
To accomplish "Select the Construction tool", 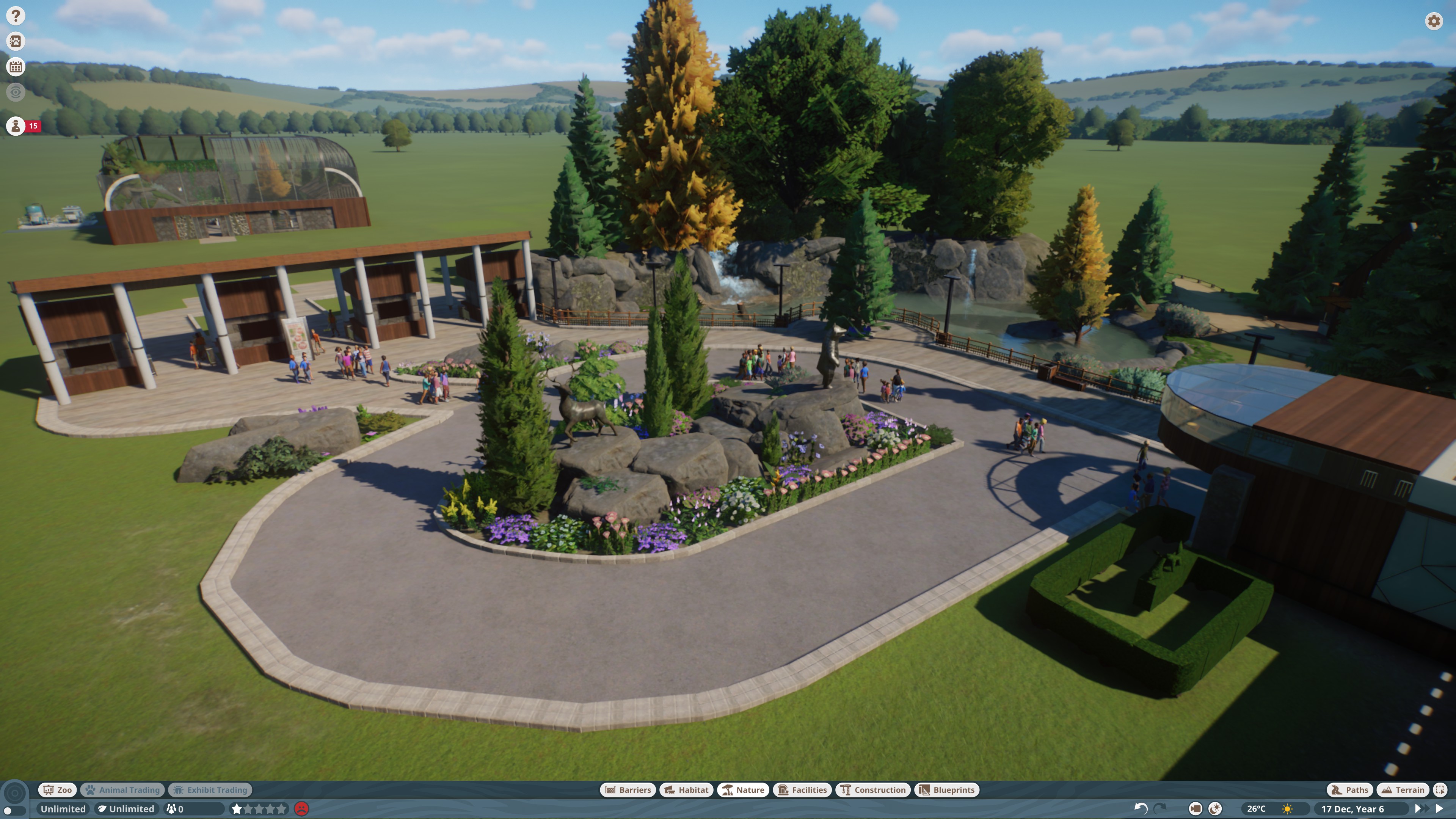I will tap(873, 789).
